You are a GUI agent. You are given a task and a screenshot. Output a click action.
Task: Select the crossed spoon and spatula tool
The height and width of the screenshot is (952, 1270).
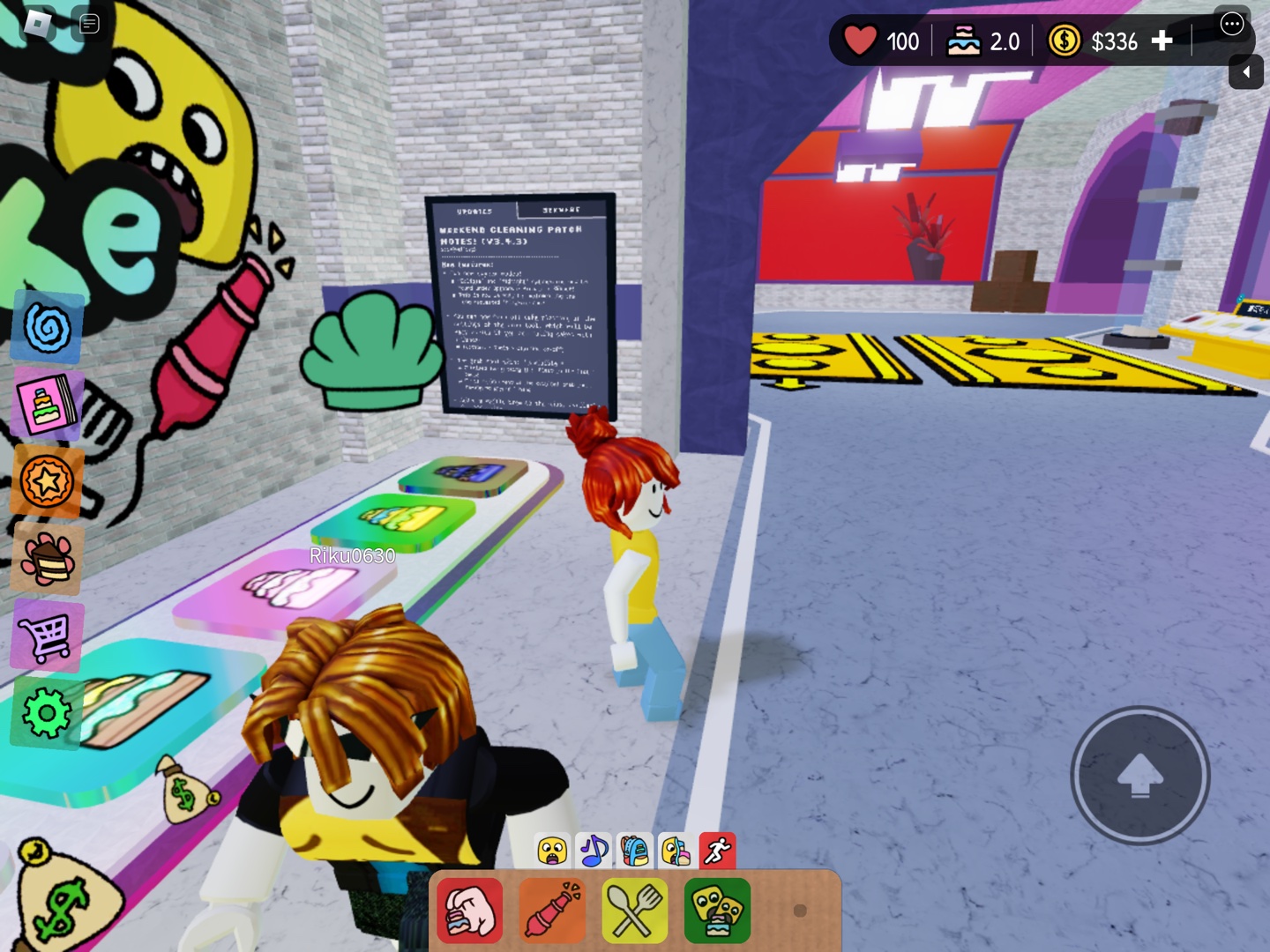[x=634, y=911]
